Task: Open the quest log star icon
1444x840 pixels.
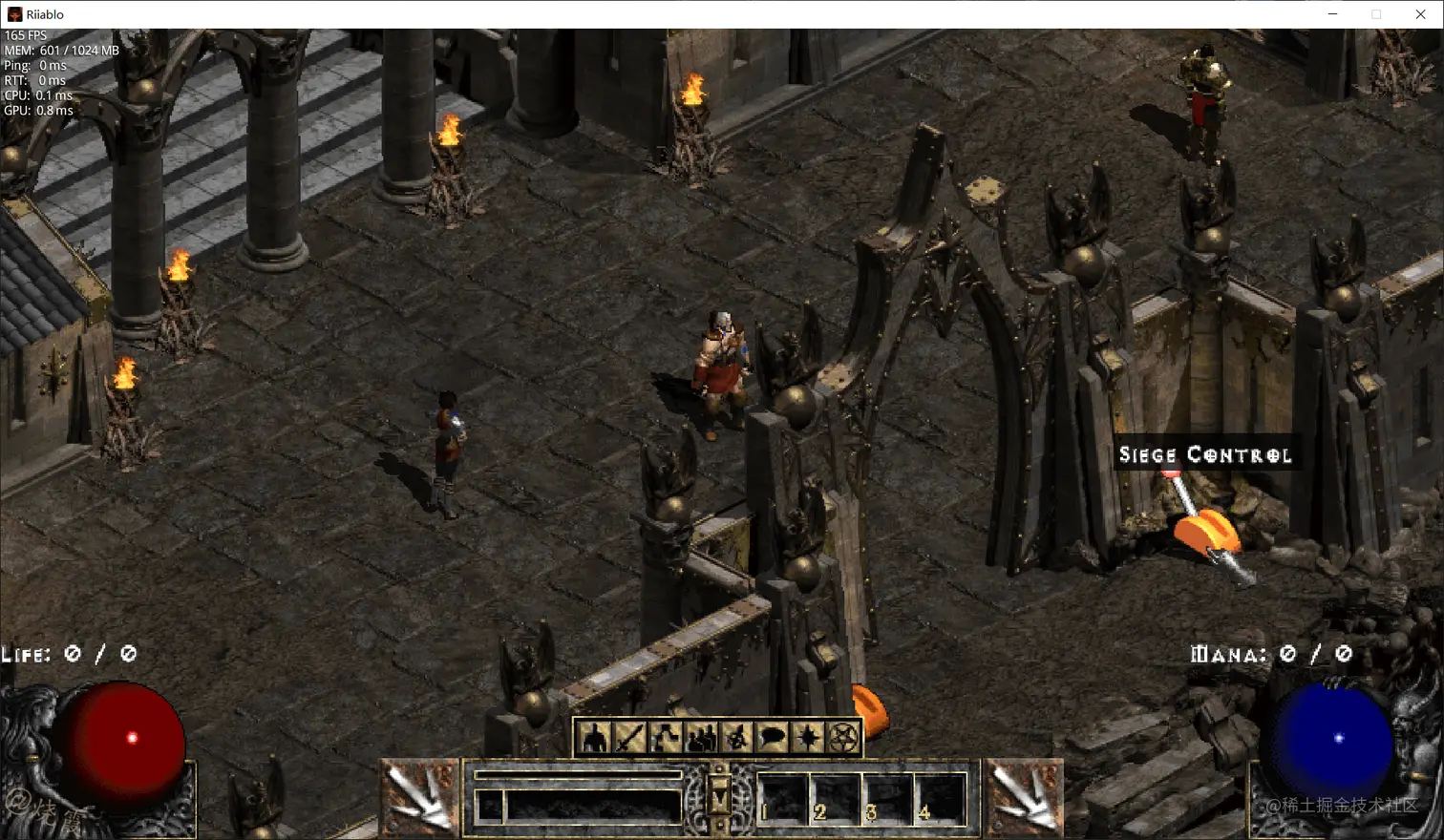Action: tap(807, 738)
